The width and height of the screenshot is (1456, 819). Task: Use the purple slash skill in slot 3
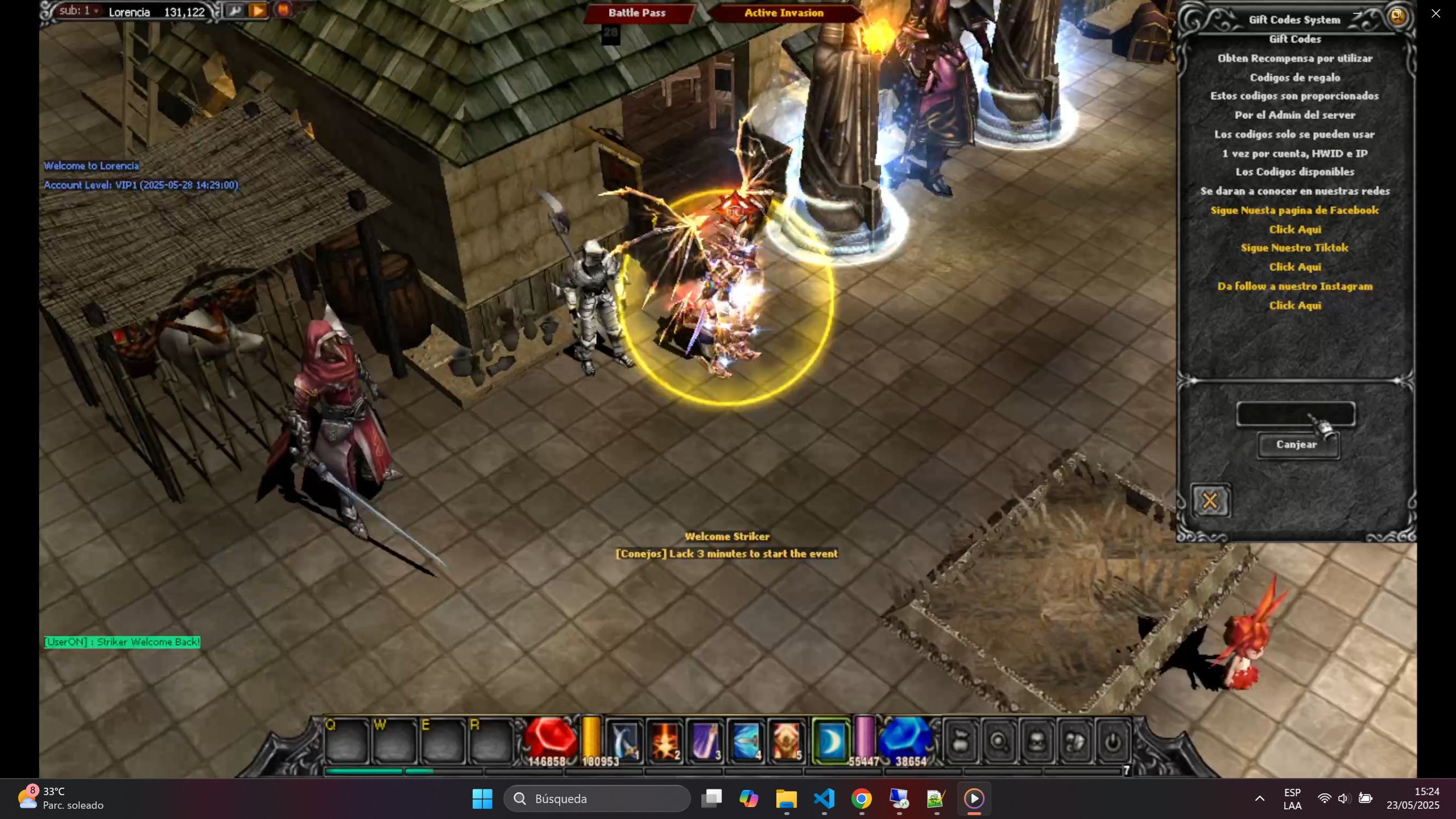tap(705, 741)
